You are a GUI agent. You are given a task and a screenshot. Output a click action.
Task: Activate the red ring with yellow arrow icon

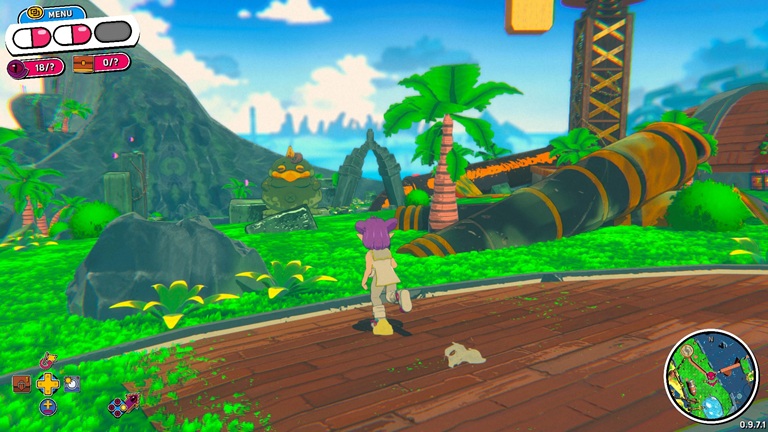(47, 360)
